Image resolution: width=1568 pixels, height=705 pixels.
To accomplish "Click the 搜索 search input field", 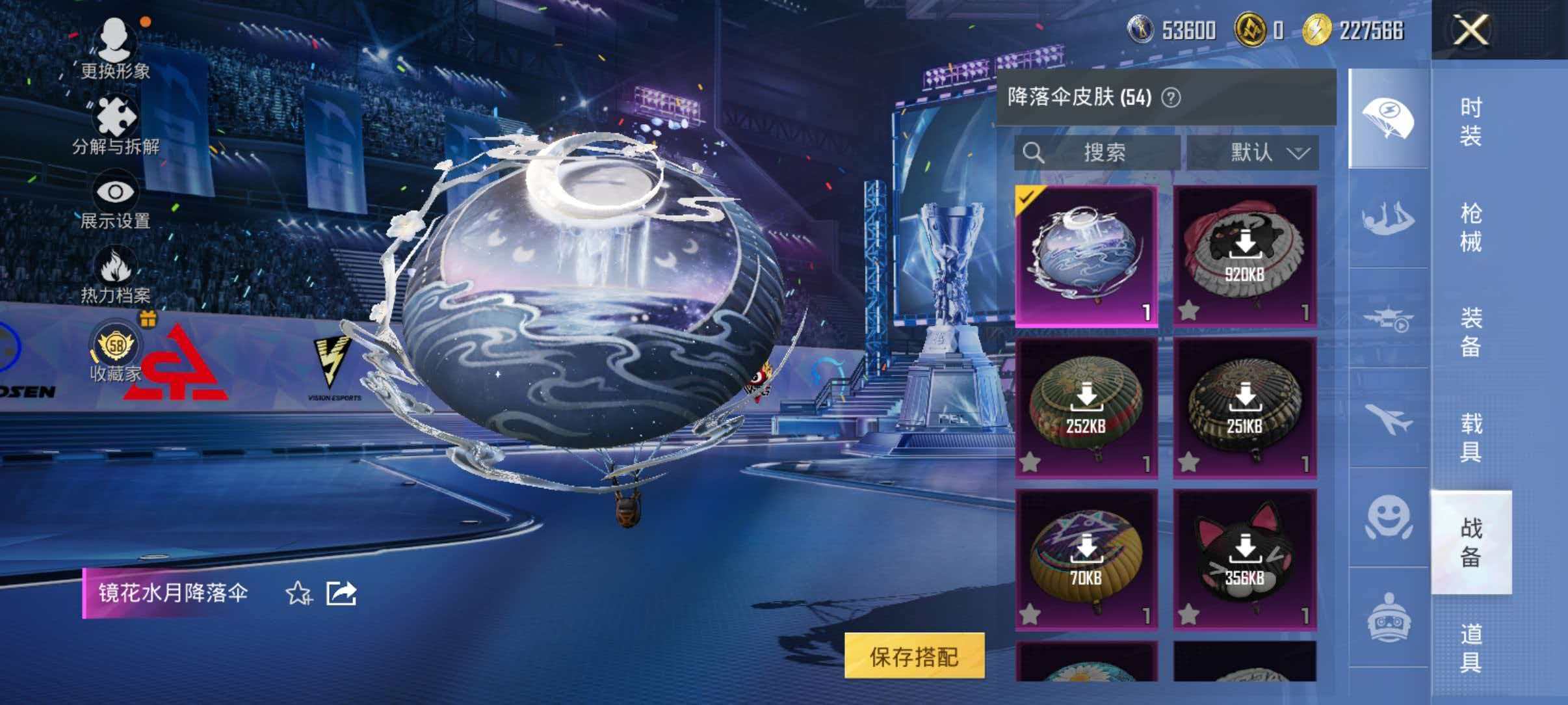I will (x=1105, y=153).
